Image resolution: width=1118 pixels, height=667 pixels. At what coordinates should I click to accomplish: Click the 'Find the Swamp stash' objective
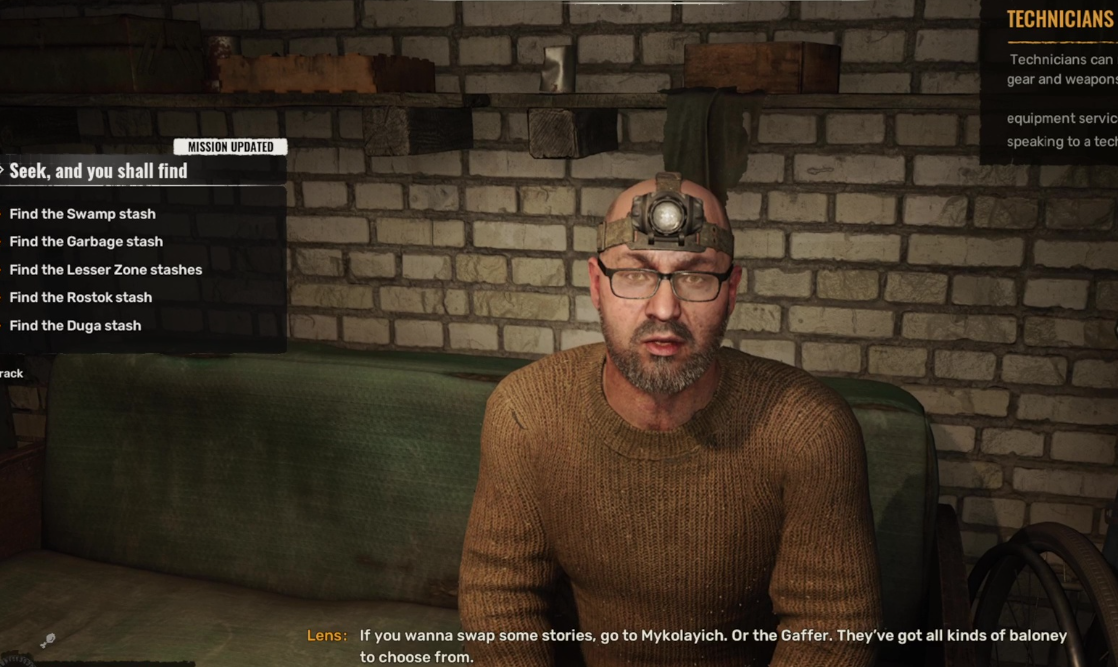pyautogui.click(x=82, y=214)
